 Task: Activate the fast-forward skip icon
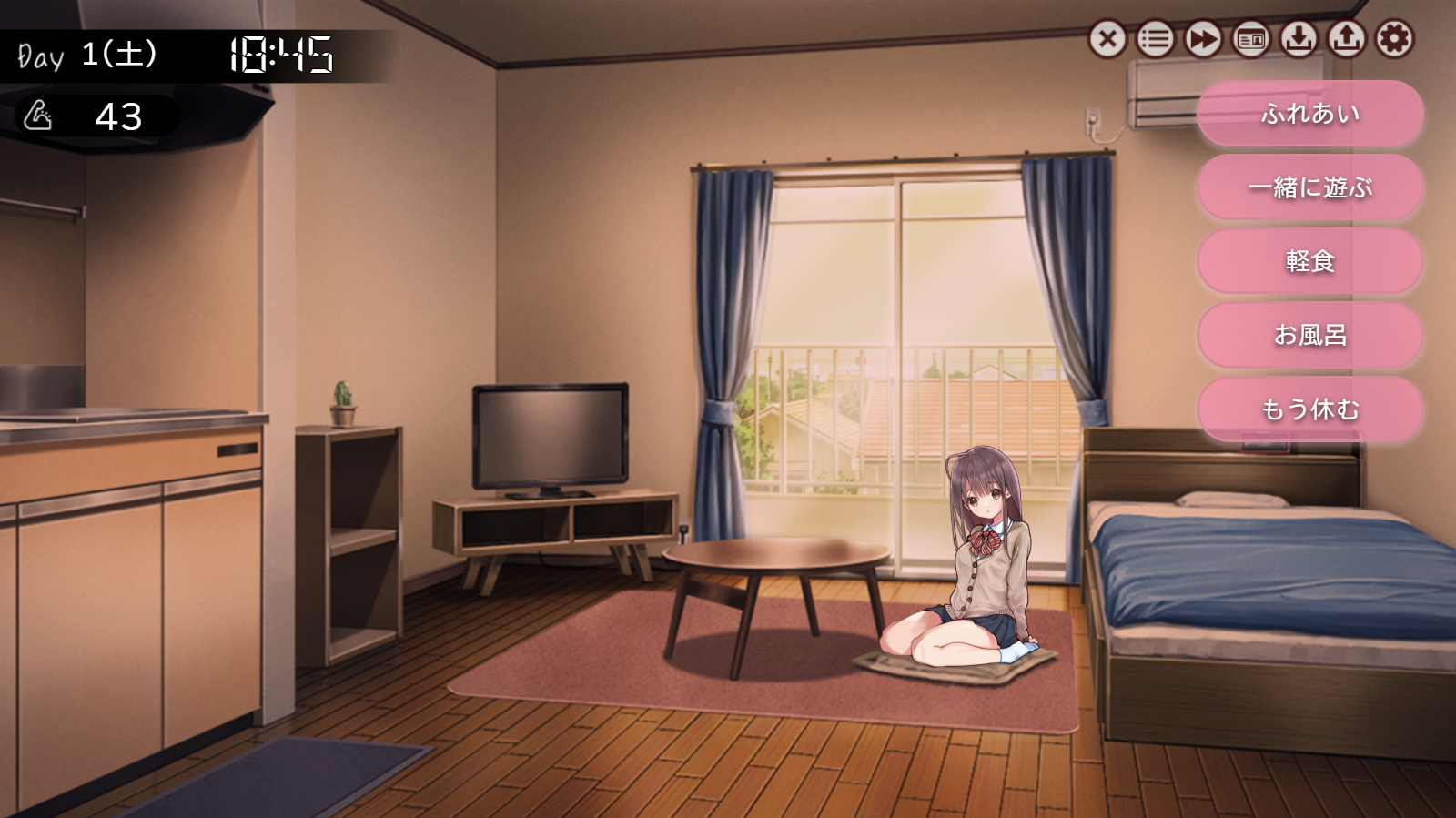tap(1201, 39)
